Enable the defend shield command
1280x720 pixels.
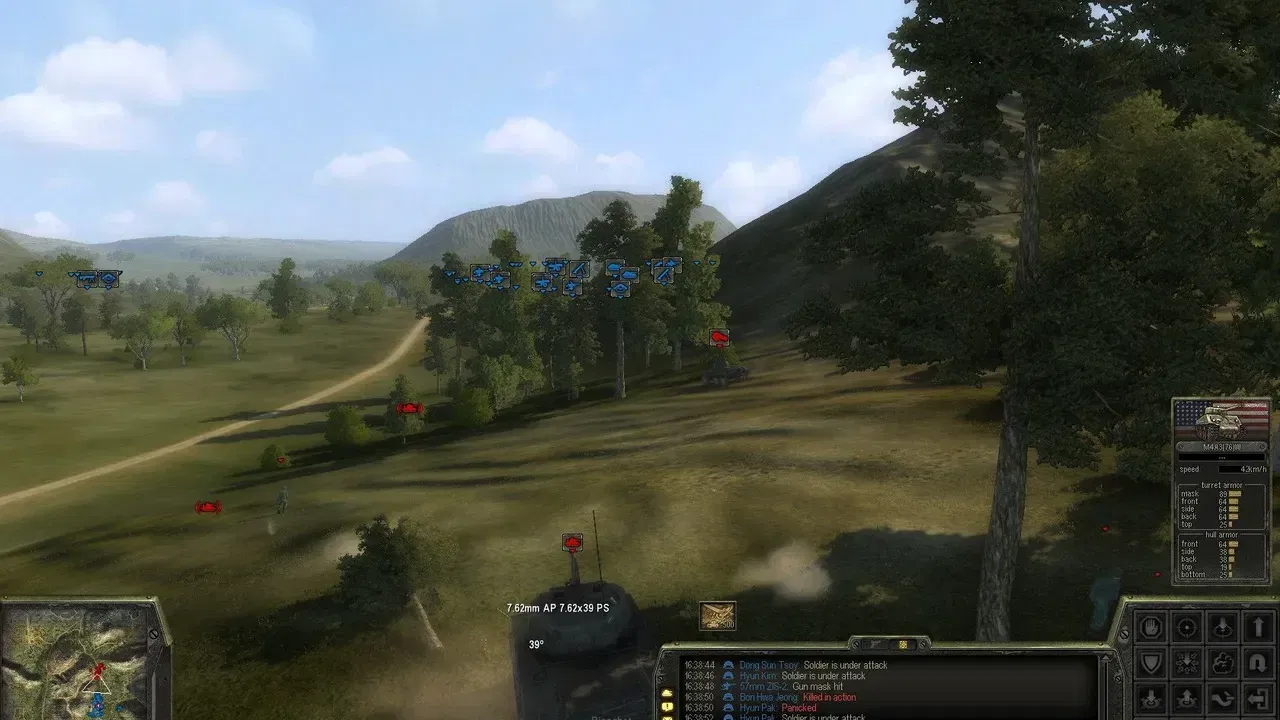pyautogui.click(x=1150, y=662)
